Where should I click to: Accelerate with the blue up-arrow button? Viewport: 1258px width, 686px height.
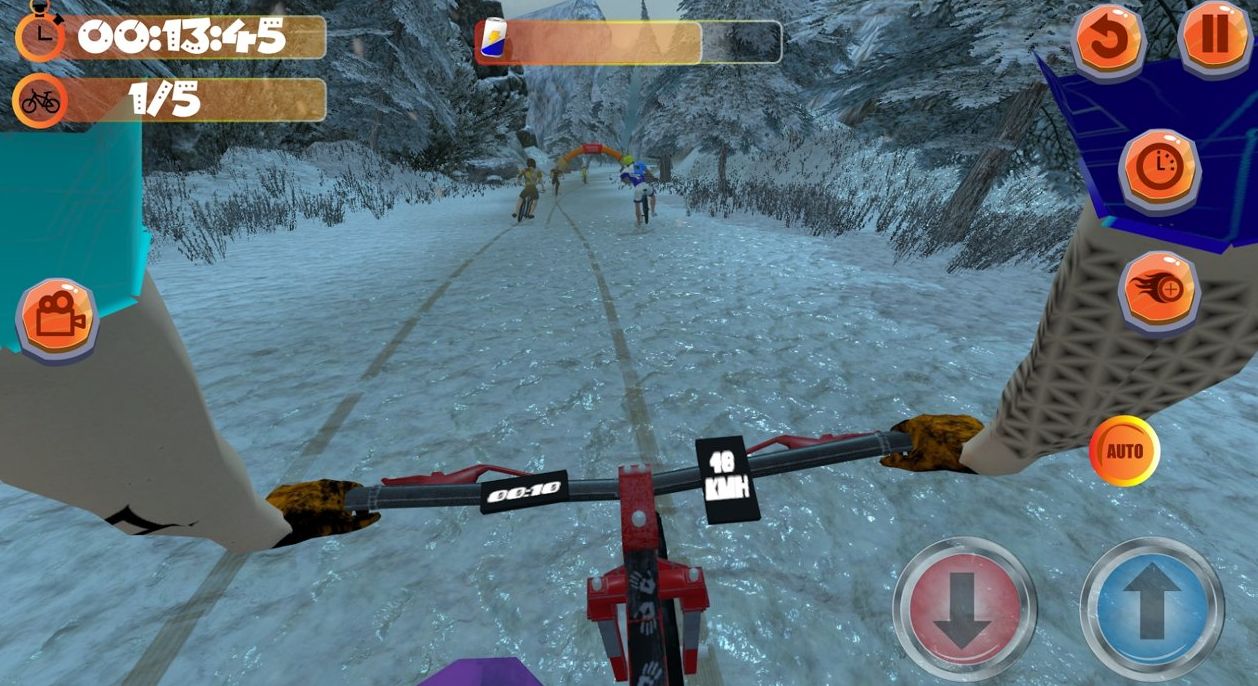coord(1152,608)
